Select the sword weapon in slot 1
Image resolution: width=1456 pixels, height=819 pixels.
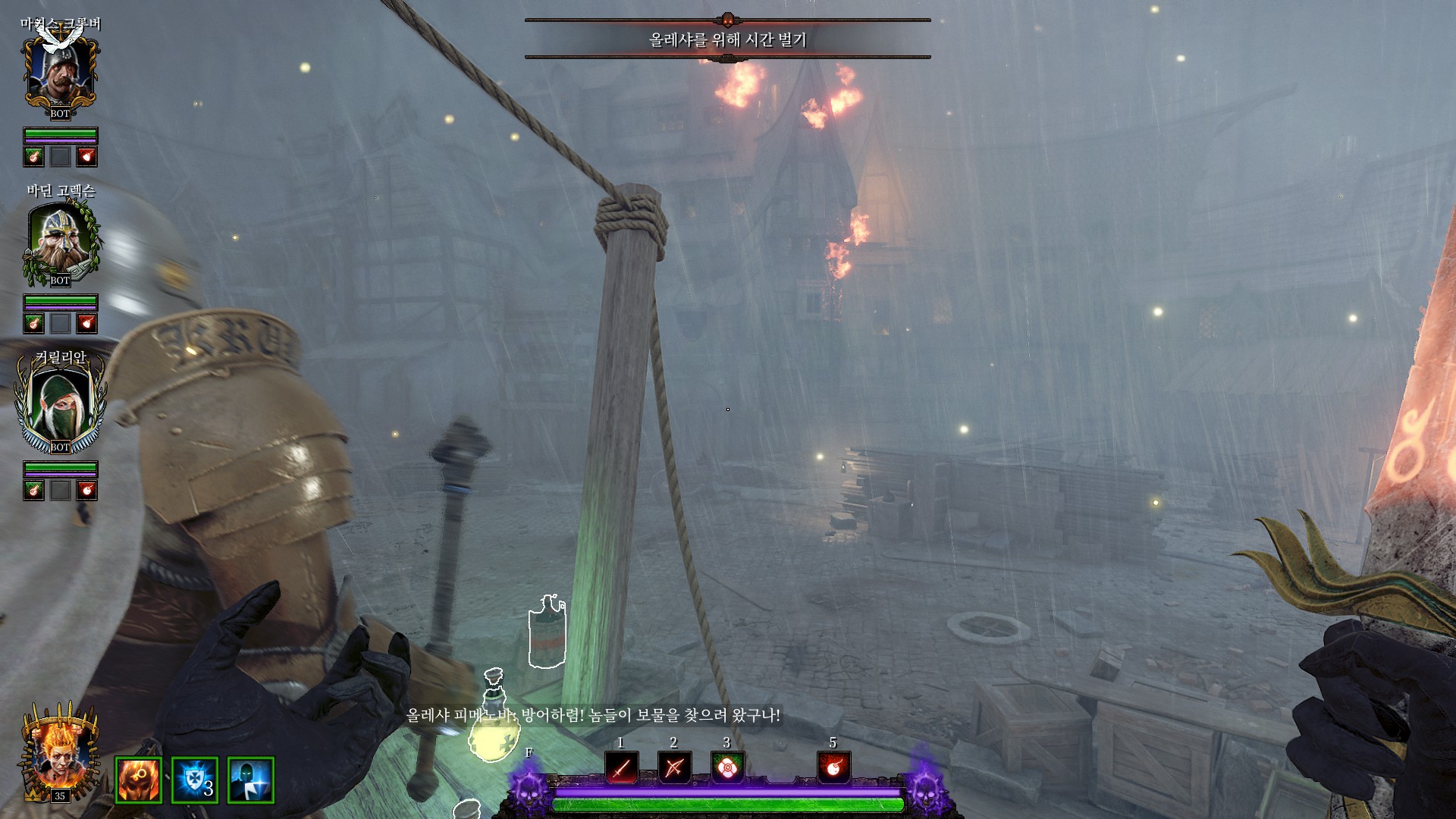621,768
